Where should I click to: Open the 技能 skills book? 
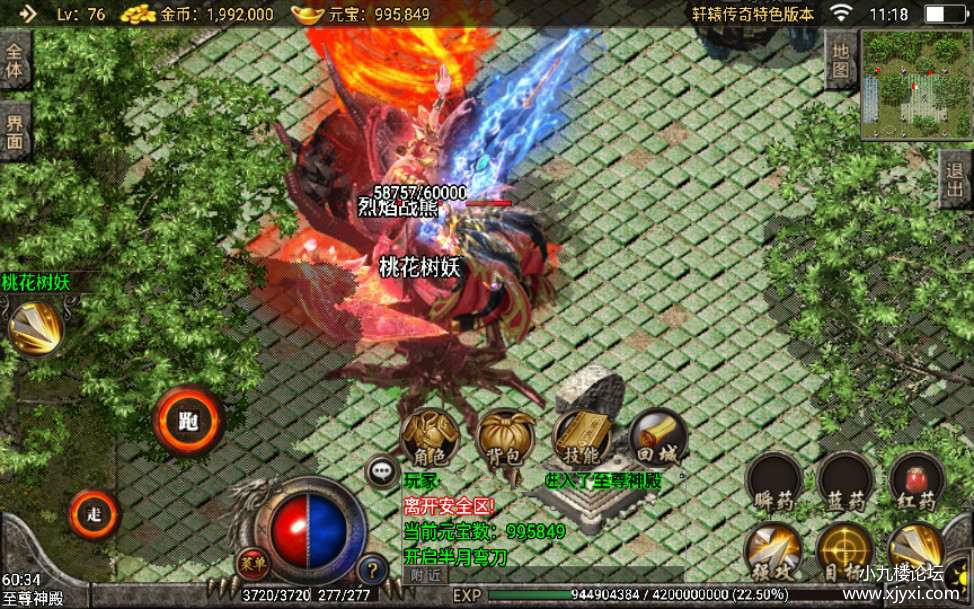[582, 437]
